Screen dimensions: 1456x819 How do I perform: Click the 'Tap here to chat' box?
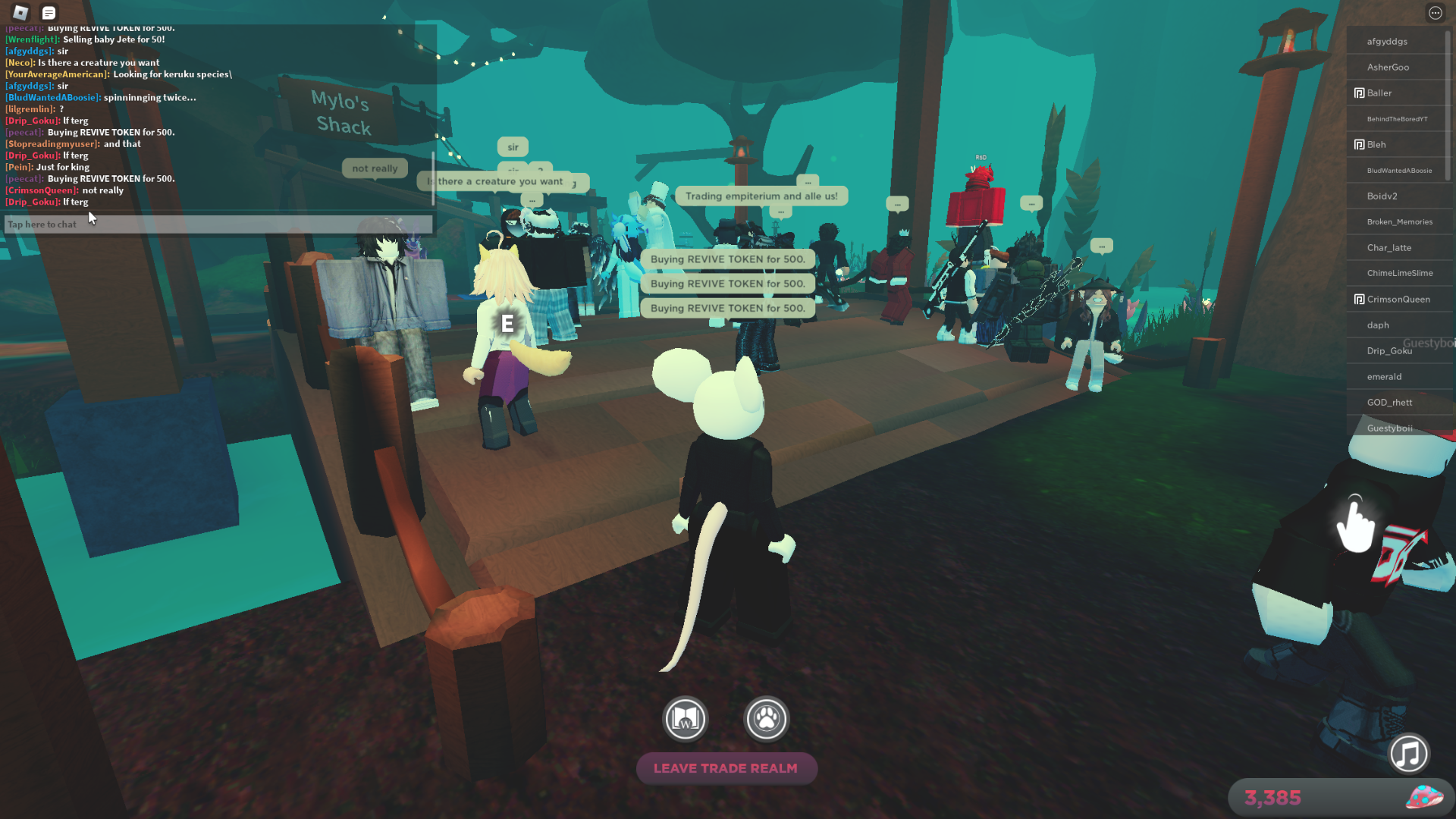point(218,224)
